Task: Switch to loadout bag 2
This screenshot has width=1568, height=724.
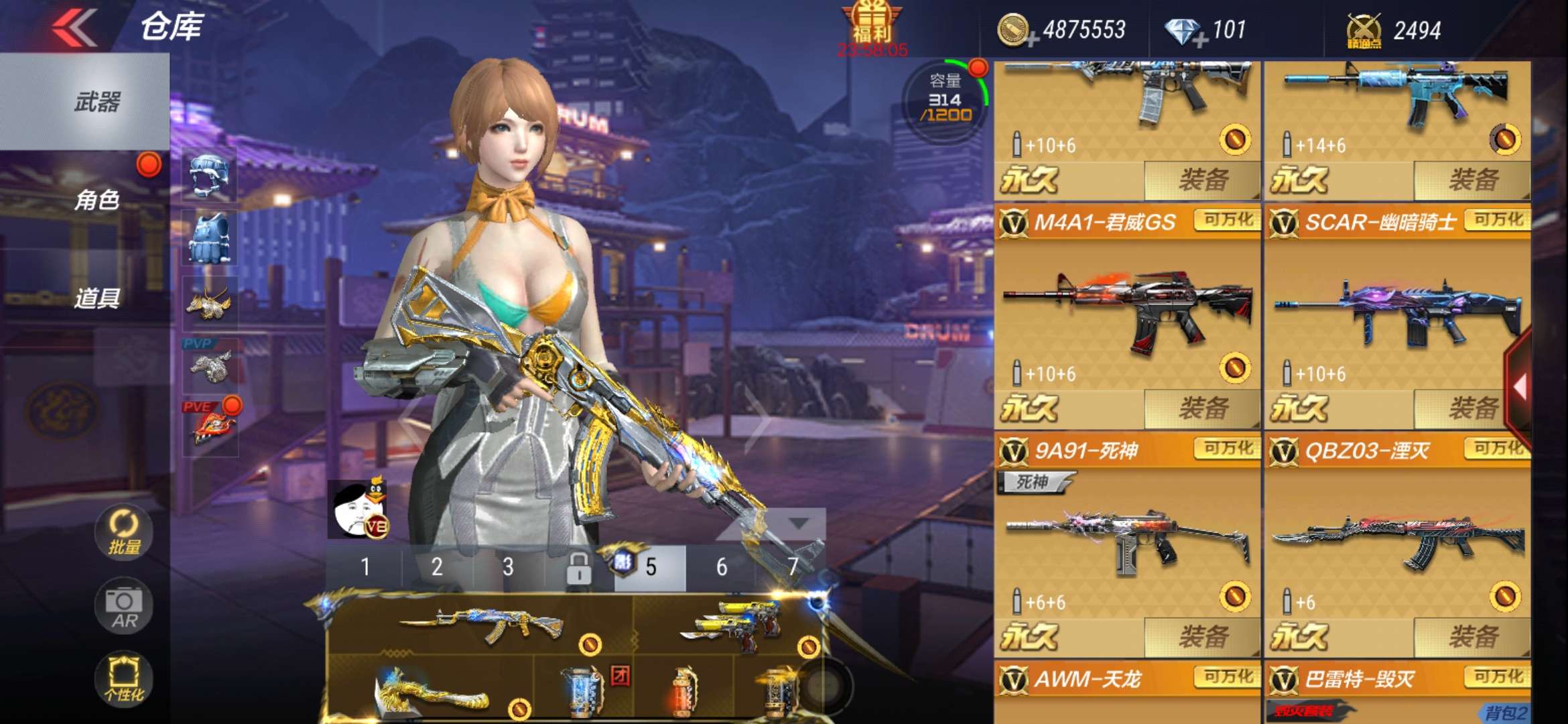Action: coord(437,568)
